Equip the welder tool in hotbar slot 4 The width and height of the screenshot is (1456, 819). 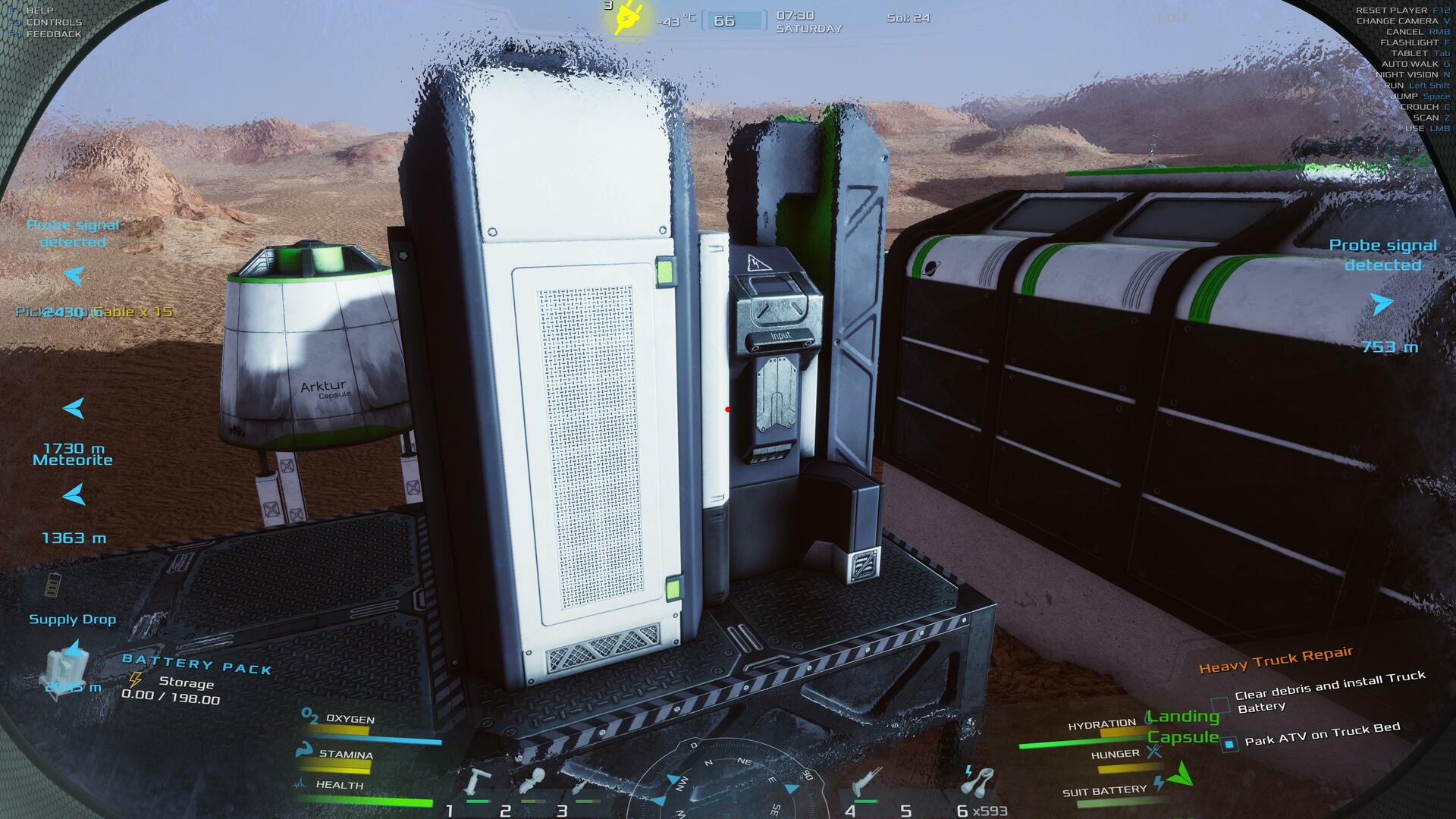[864, 784]
